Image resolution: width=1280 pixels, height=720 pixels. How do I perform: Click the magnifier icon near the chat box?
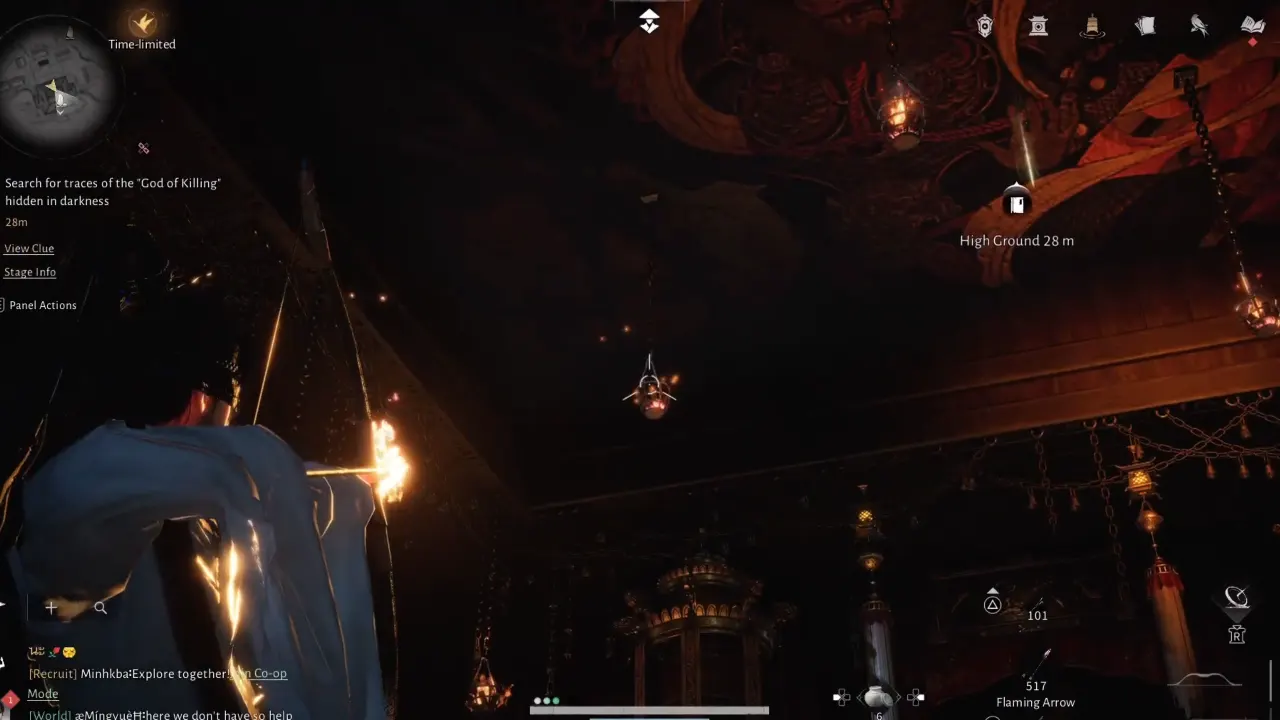pyautogui.click(x=100, y=607)
